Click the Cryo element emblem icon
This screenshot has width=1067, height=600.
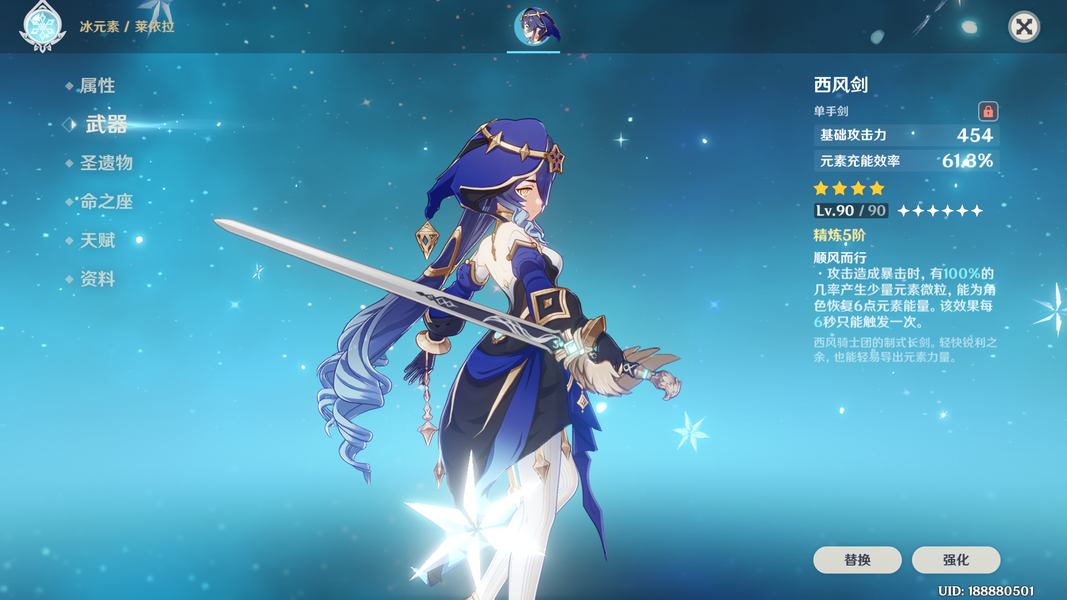tap(42, 27)
